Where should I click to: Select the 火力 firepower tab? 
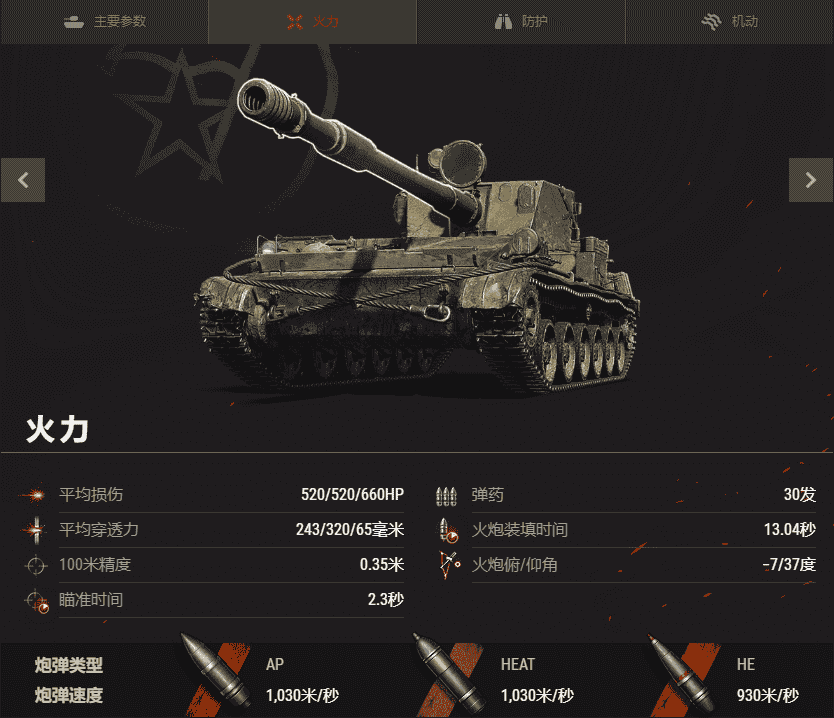[x=312, y=21]
